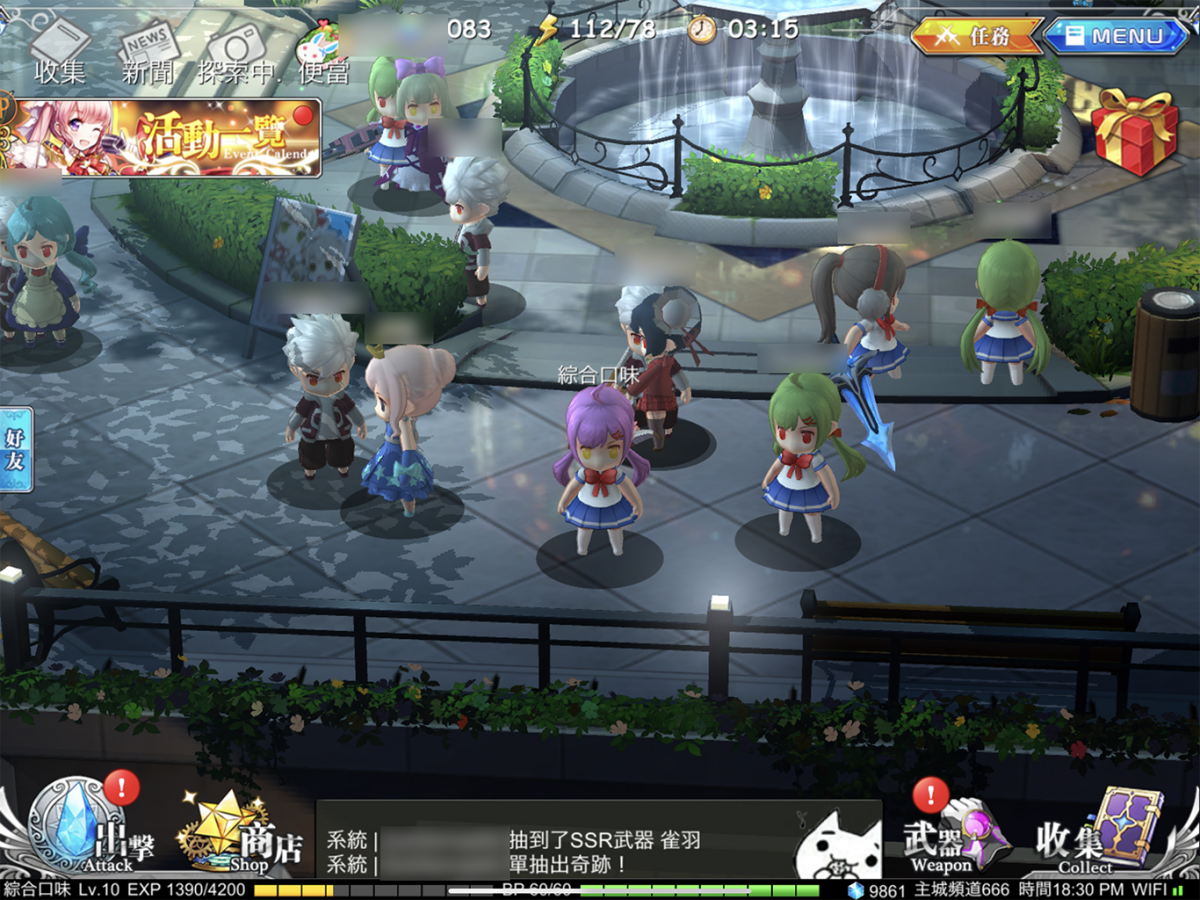1200x900 pixels.
Task: Claim the red gift box
Action: (x=1133, y=132)
